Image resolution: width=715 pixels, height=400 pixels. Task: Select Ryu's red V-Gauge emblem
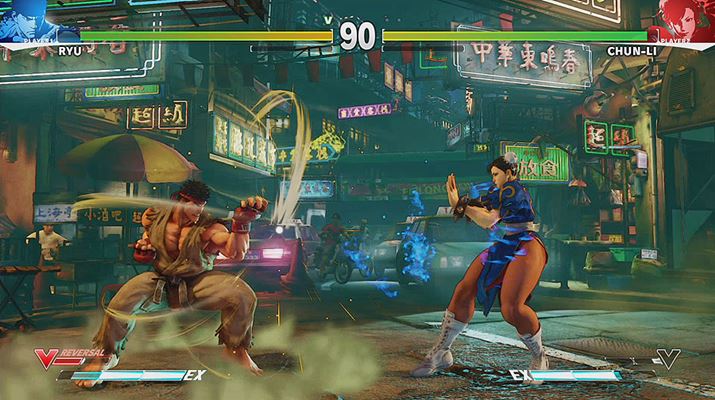[x=46, y=359]
